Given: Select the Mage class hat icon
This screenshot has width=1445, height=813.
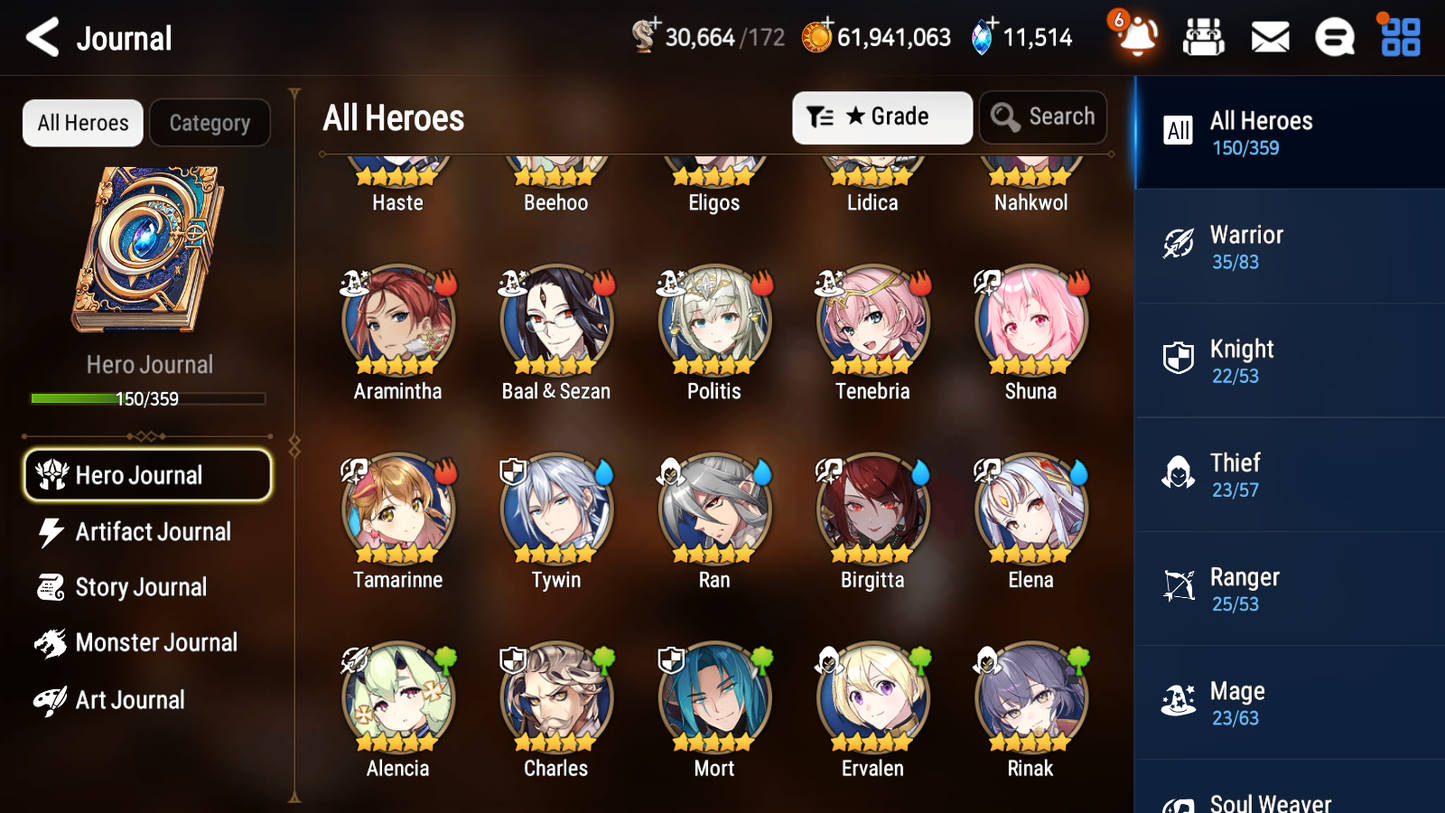Looking at the screenshot, I should click(x=1178, y=701).
